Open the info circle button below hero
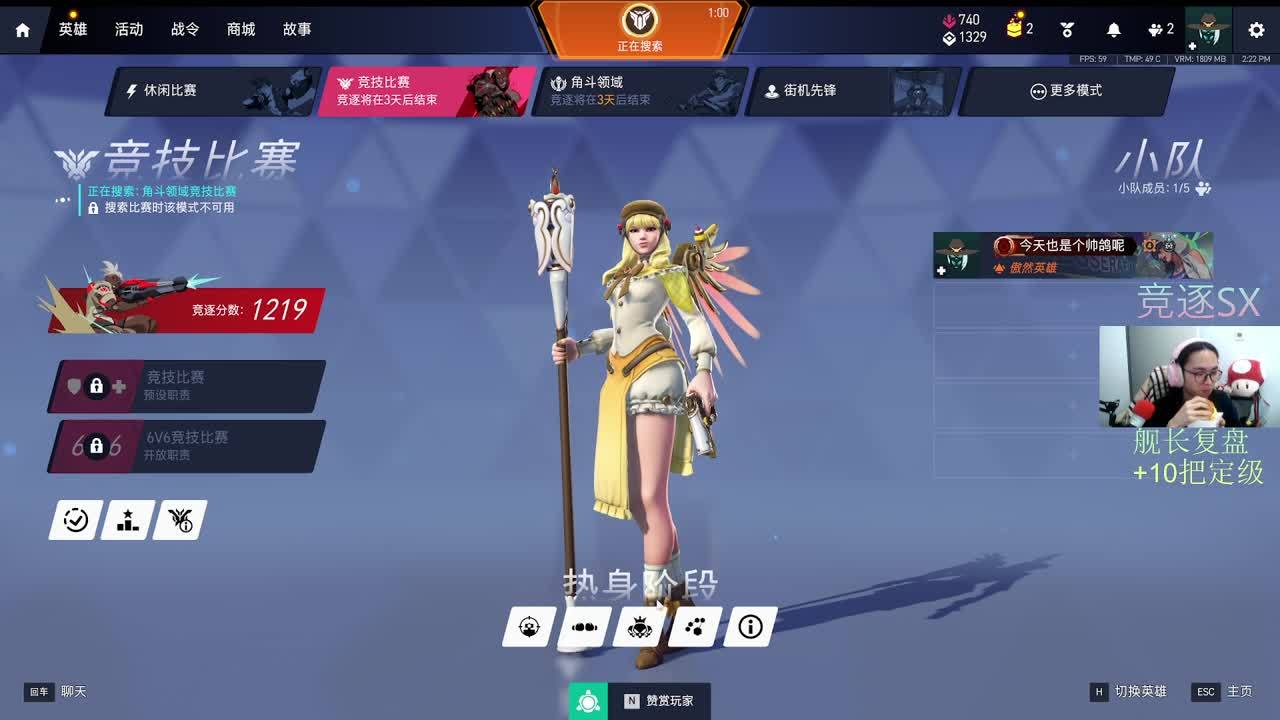 750,627
